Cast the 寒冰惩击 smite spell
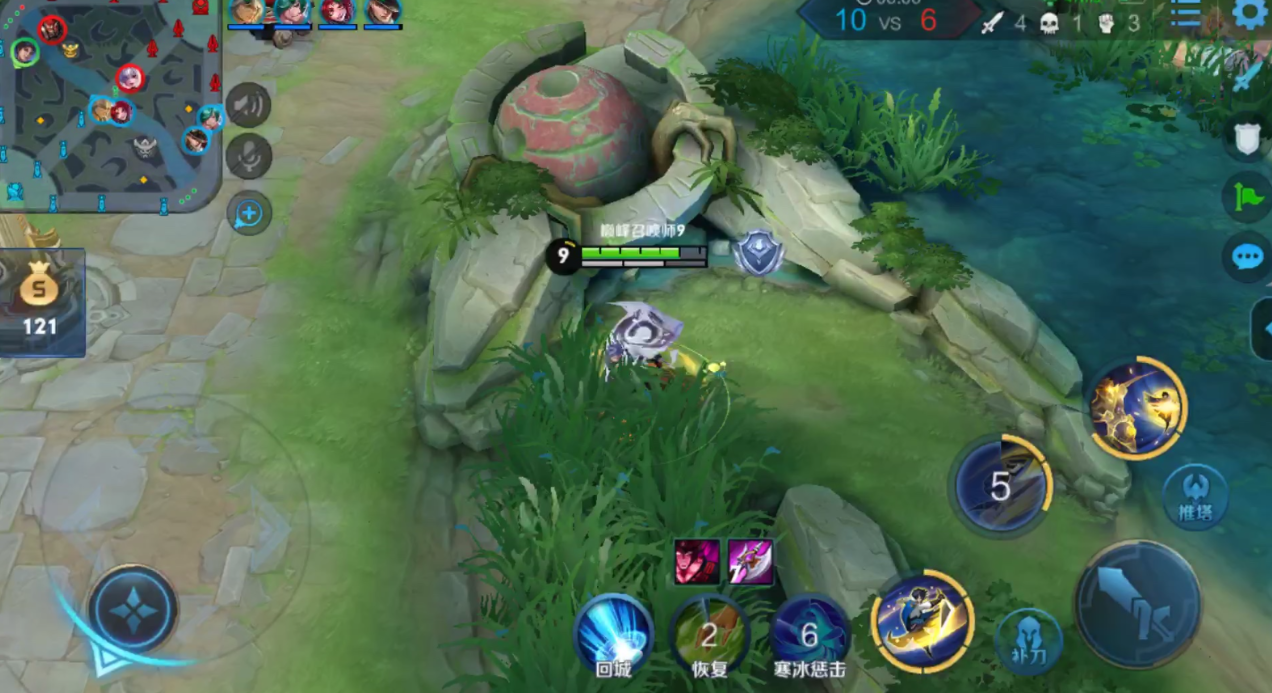 pyautogui.click(x=809, y=633)
